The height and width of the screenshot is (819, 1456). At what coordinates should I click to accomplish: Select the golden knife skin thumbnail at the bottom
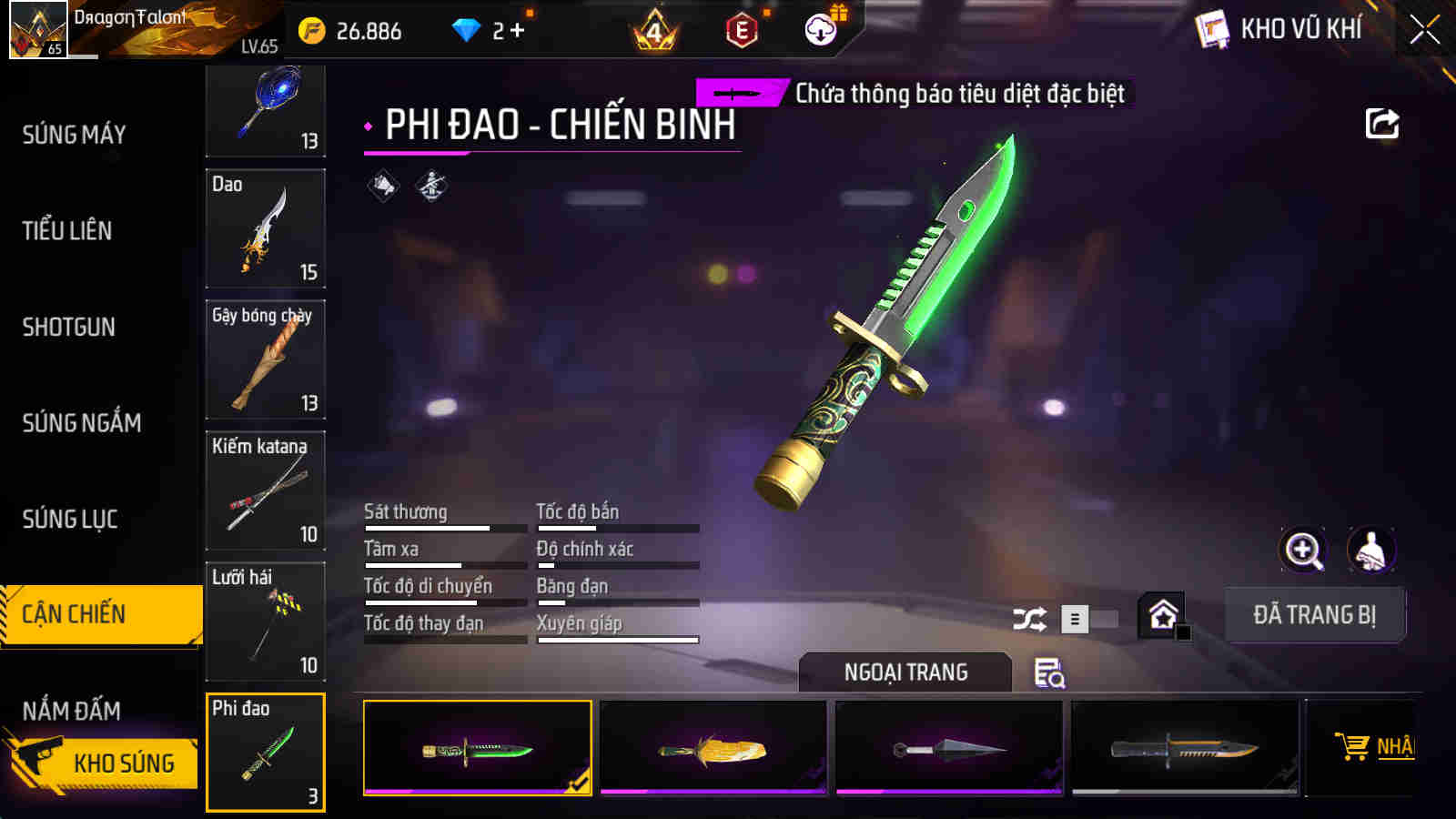715,748
